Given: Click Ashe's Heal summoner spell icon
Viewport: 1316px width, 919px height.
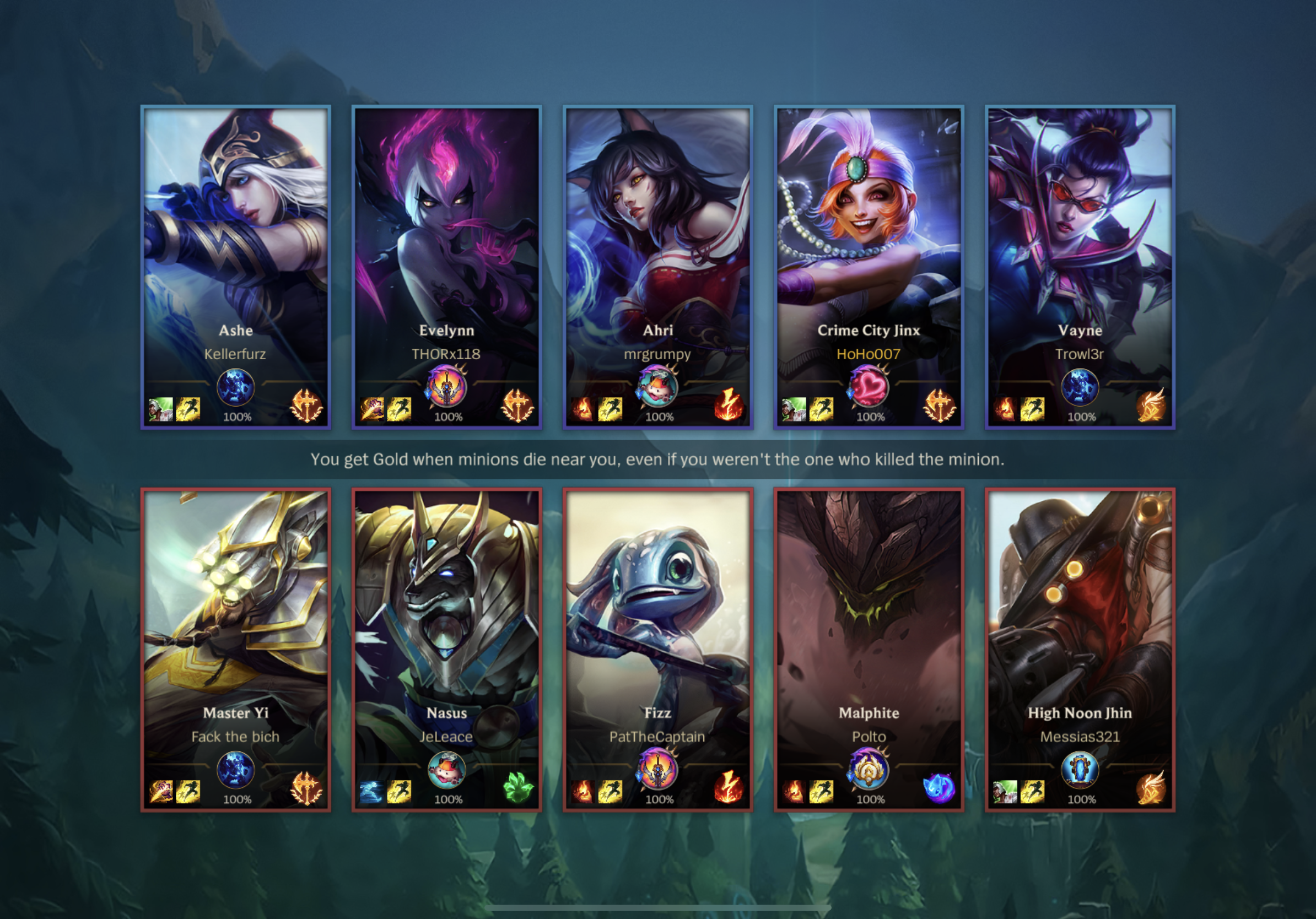Looking at the screenshot, I should coord(161,409).
